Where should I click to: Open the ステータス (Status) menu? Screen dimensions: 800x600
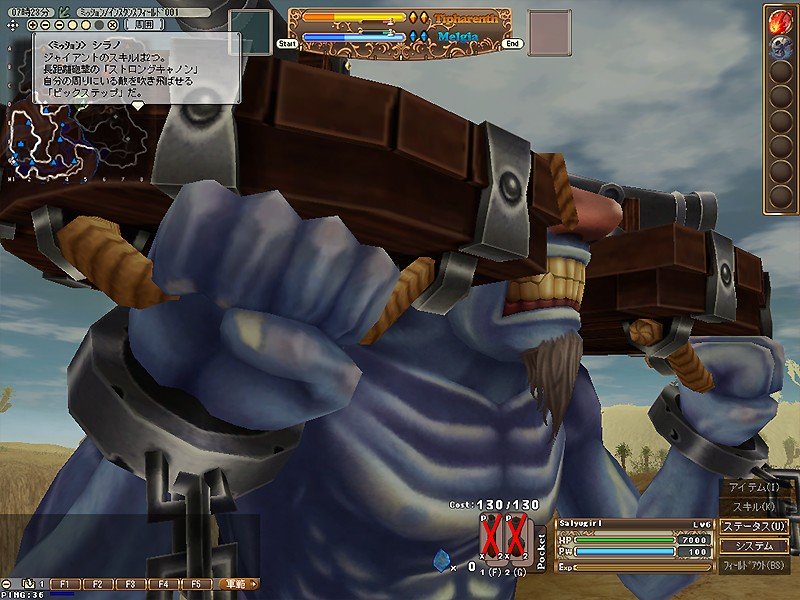[755, 526]
